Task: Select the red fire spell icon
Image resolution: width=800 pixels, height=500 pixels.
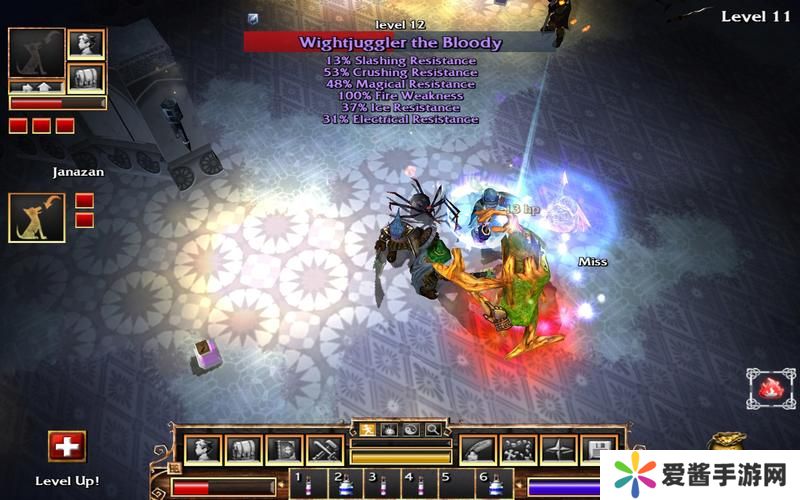Action: click(x=770, y=389)
